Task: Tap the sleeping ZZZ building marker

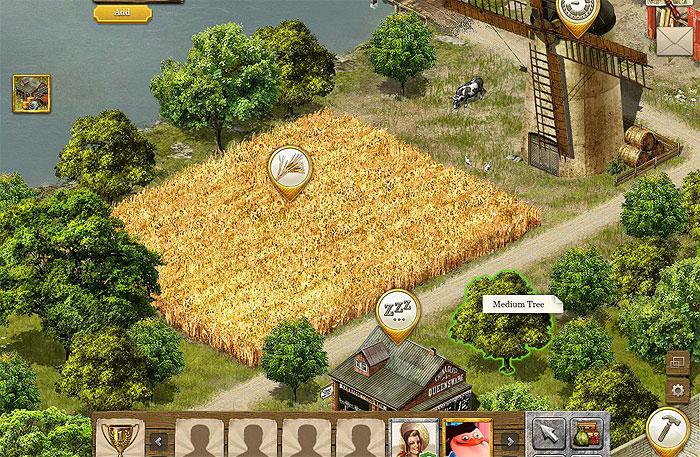Action: (x=397, y=311)
